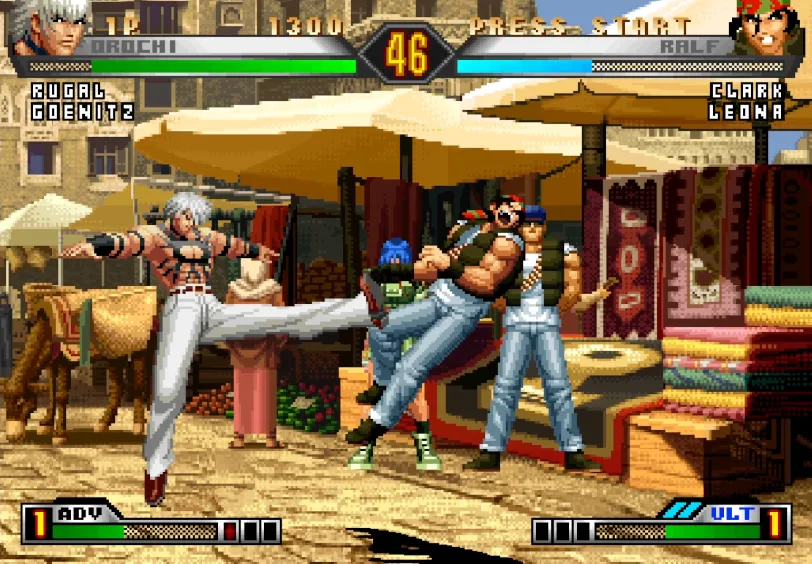
Task: Pick Leona from the opposing team list
Action: pyautogui.click(x=746, y=112)
